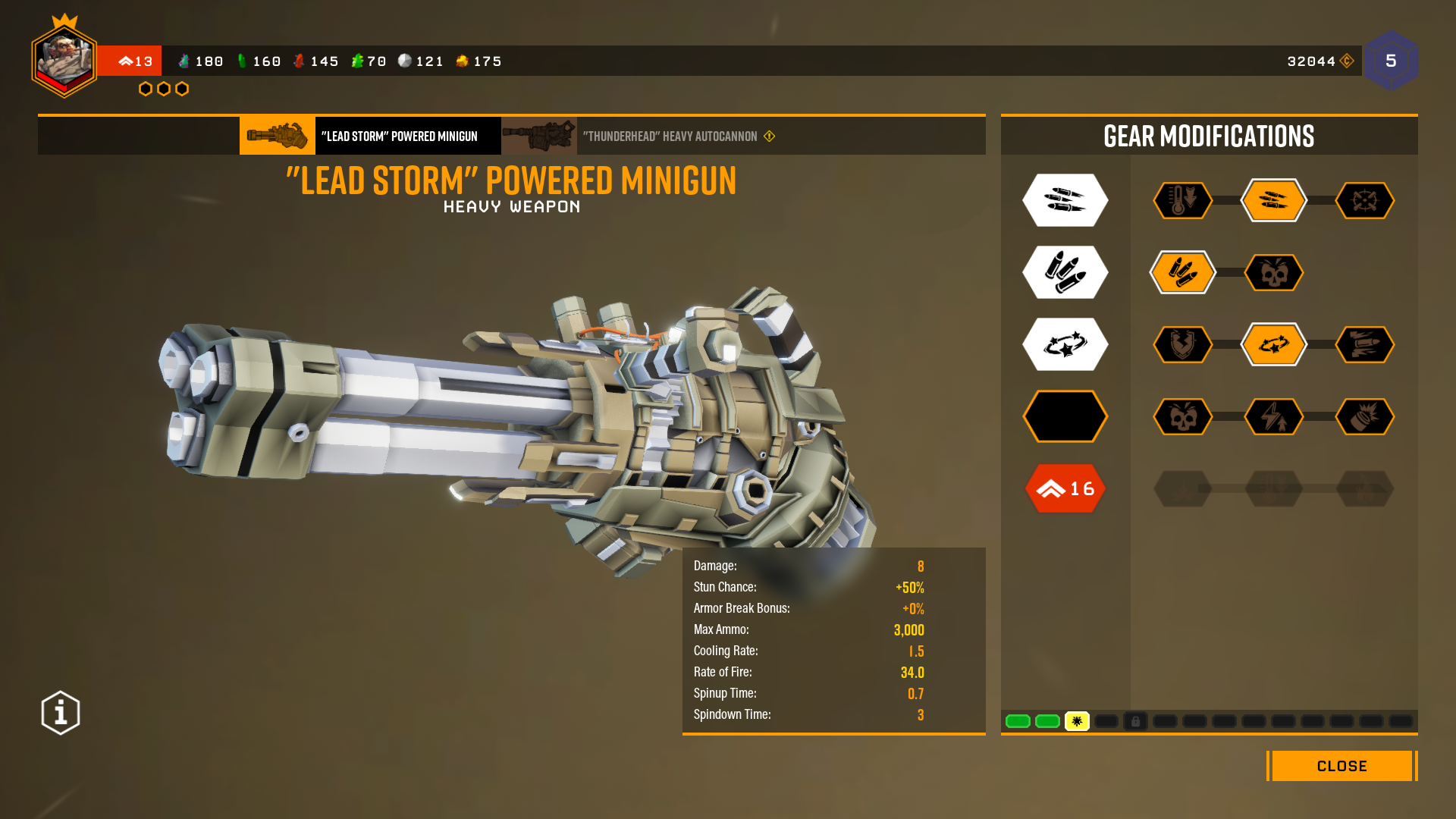Choose the lightning bolt modification
Viewport: 1456px width, 819px height.
coord(1273,416)
